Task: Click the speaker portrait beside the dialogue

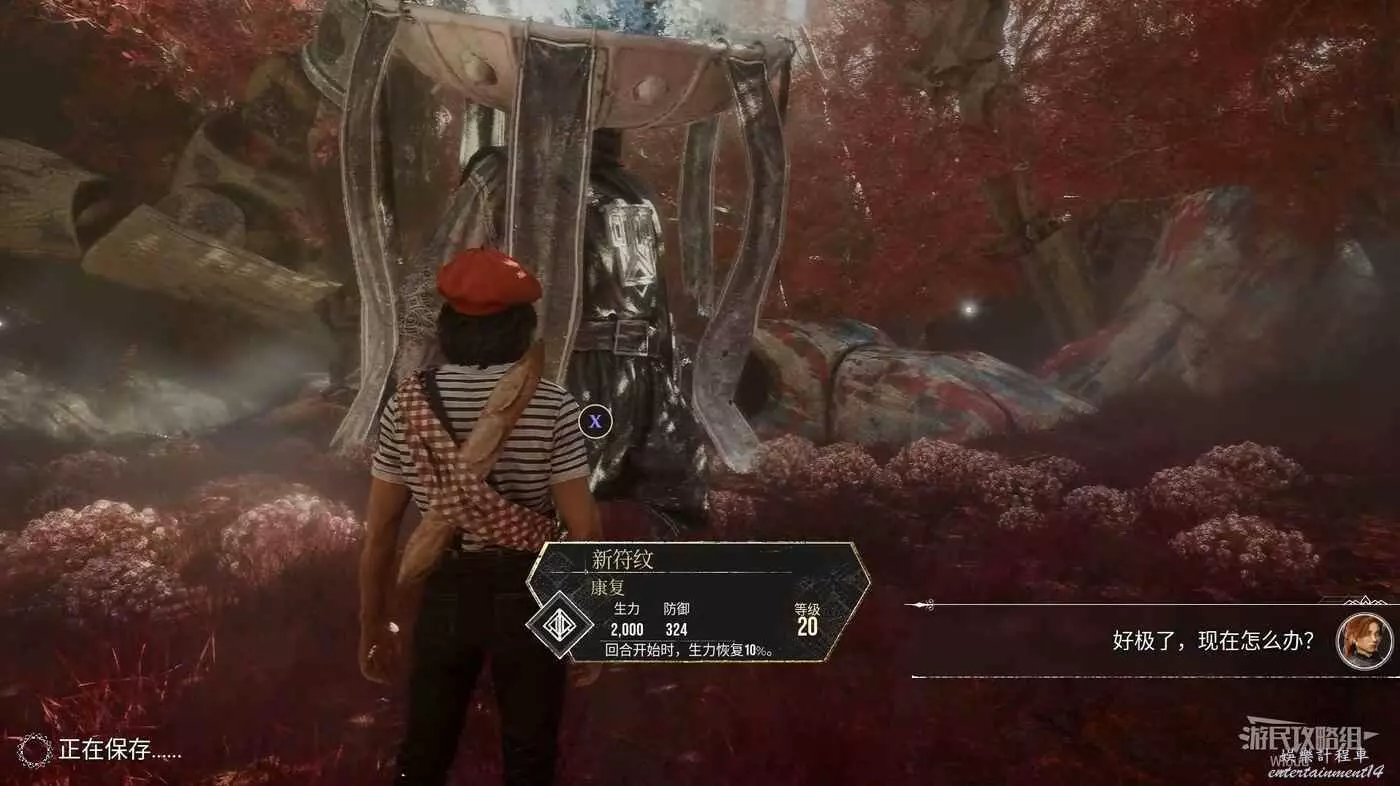Action: 1364,641
